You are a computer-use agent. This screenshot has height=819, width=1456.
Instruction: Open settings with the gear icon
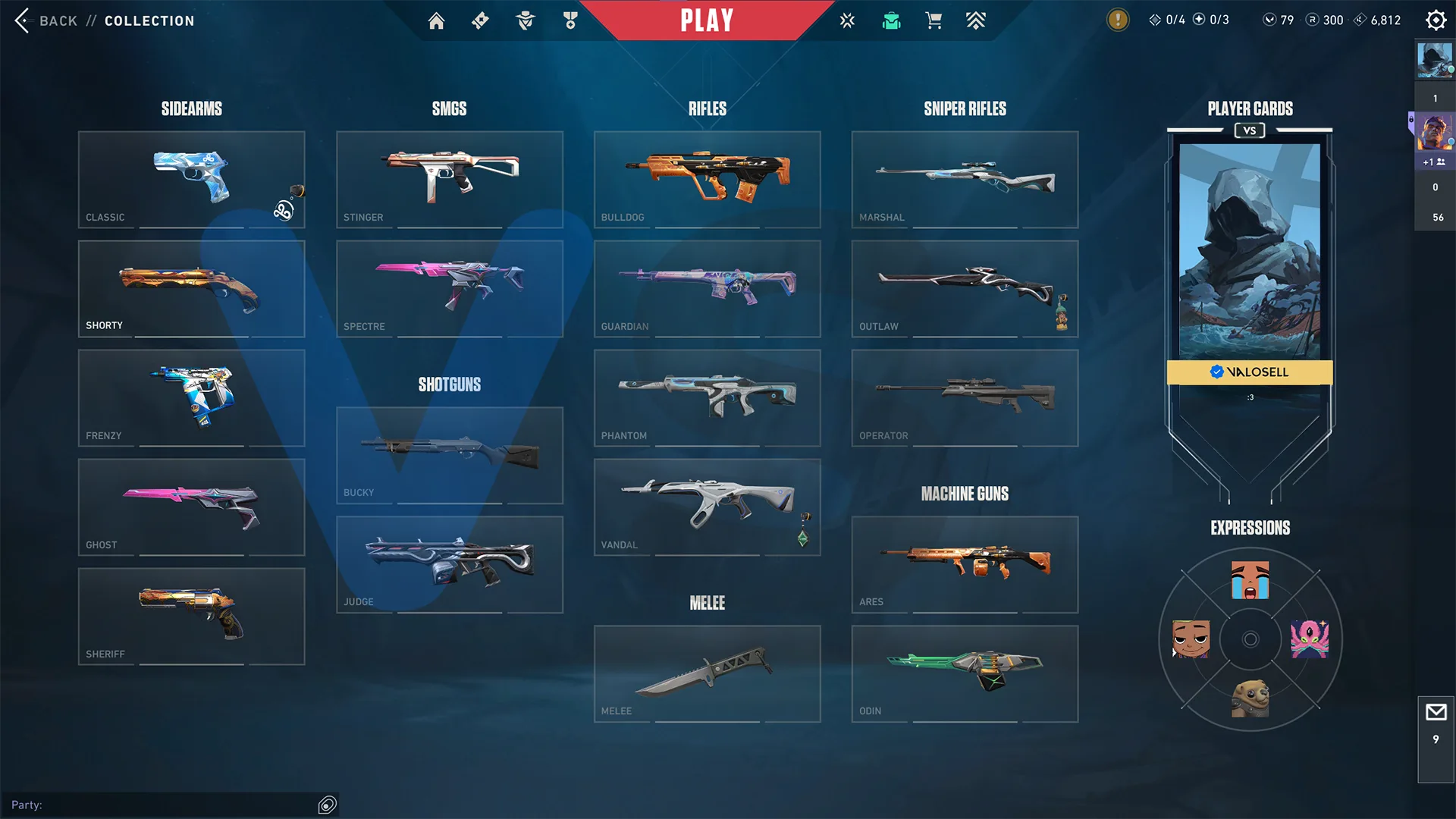pyautogui.click(x=1436, y=20)
